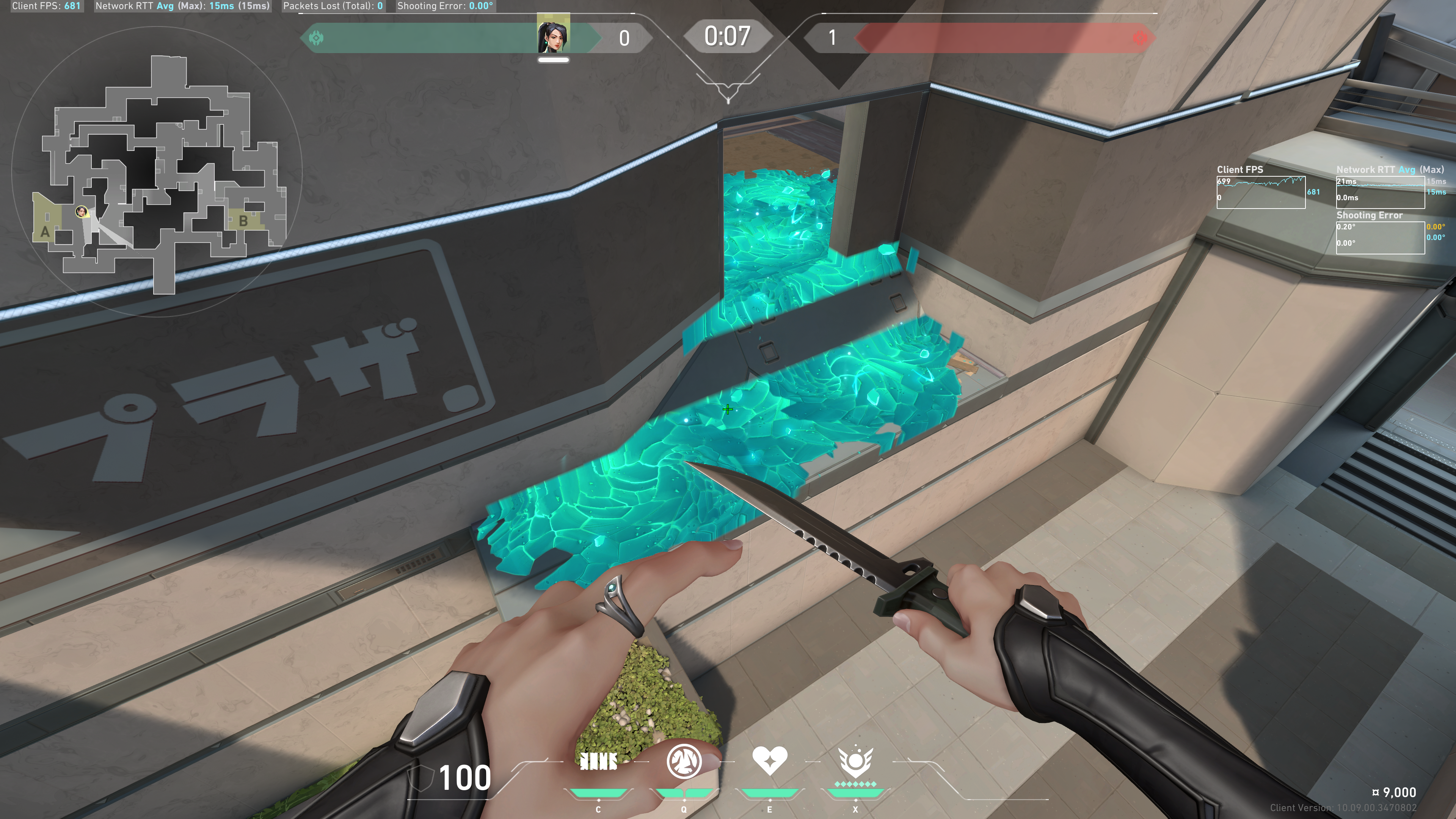Click the player position icon on the minimap
Screen dimensions: 1456x819
tap(82, 212)
